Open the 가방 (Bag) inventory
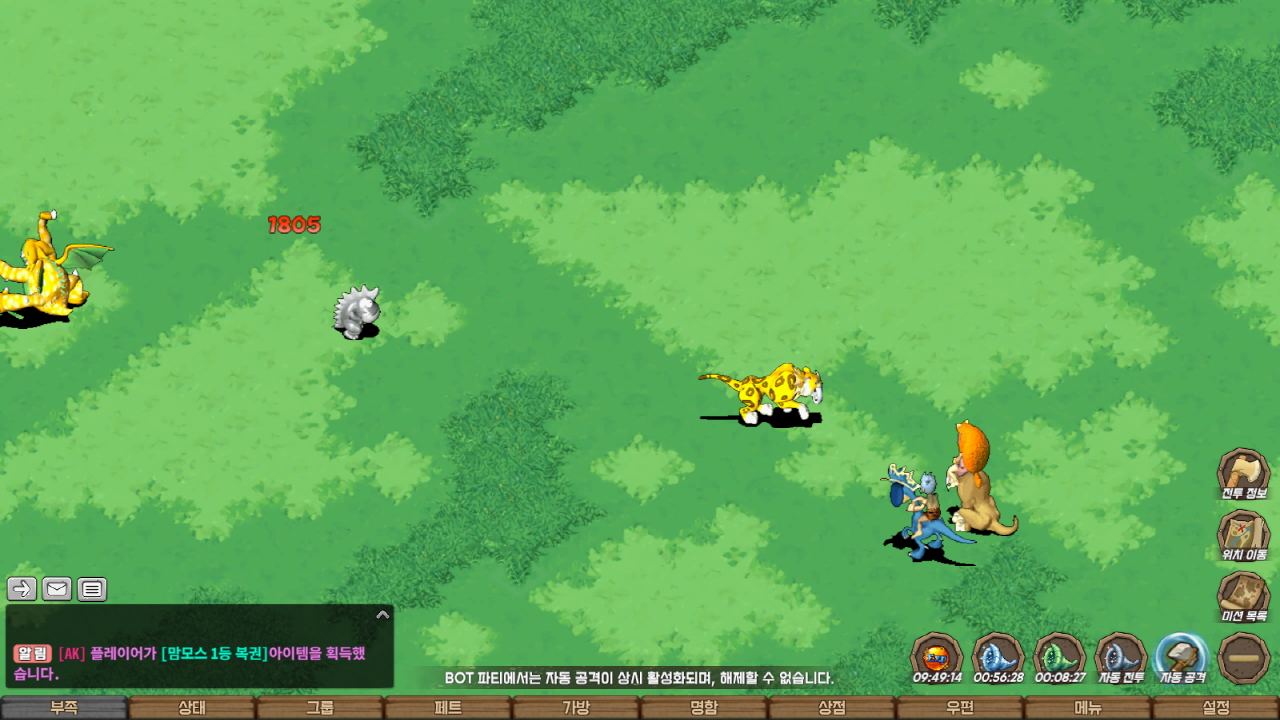Image resolution: width=1280 pixels, height=720 pixels. (x=576, y=708)
